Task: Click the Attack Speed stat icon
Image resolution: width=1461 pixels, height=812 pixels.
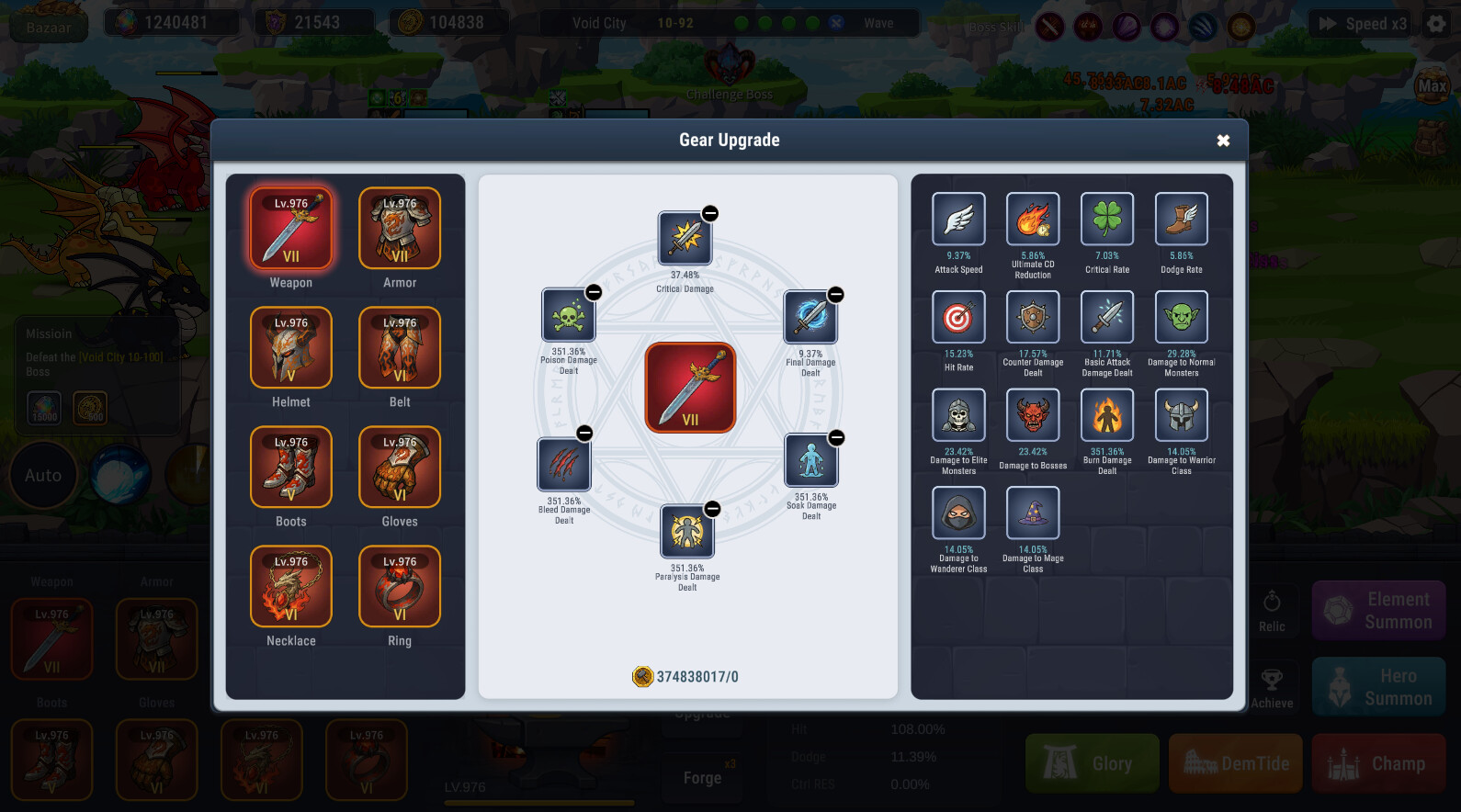Action: pos(957,220)
